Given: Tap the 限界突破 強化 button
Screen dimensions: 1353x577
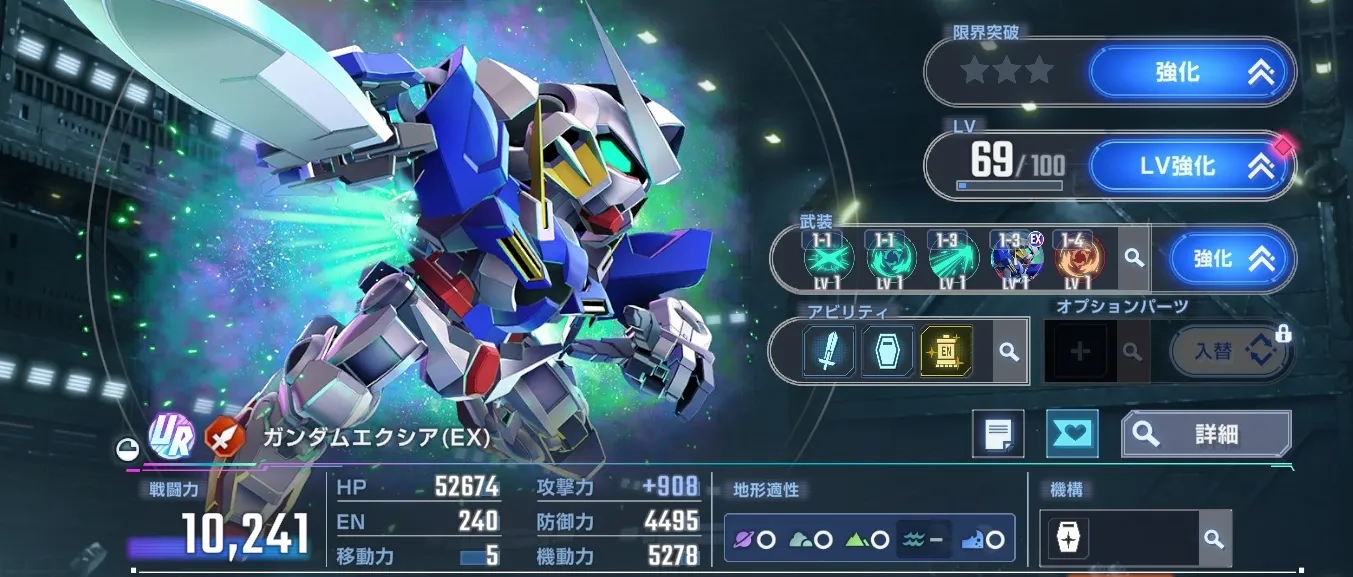Looking at the screenshot, I should coord(1192,73).
